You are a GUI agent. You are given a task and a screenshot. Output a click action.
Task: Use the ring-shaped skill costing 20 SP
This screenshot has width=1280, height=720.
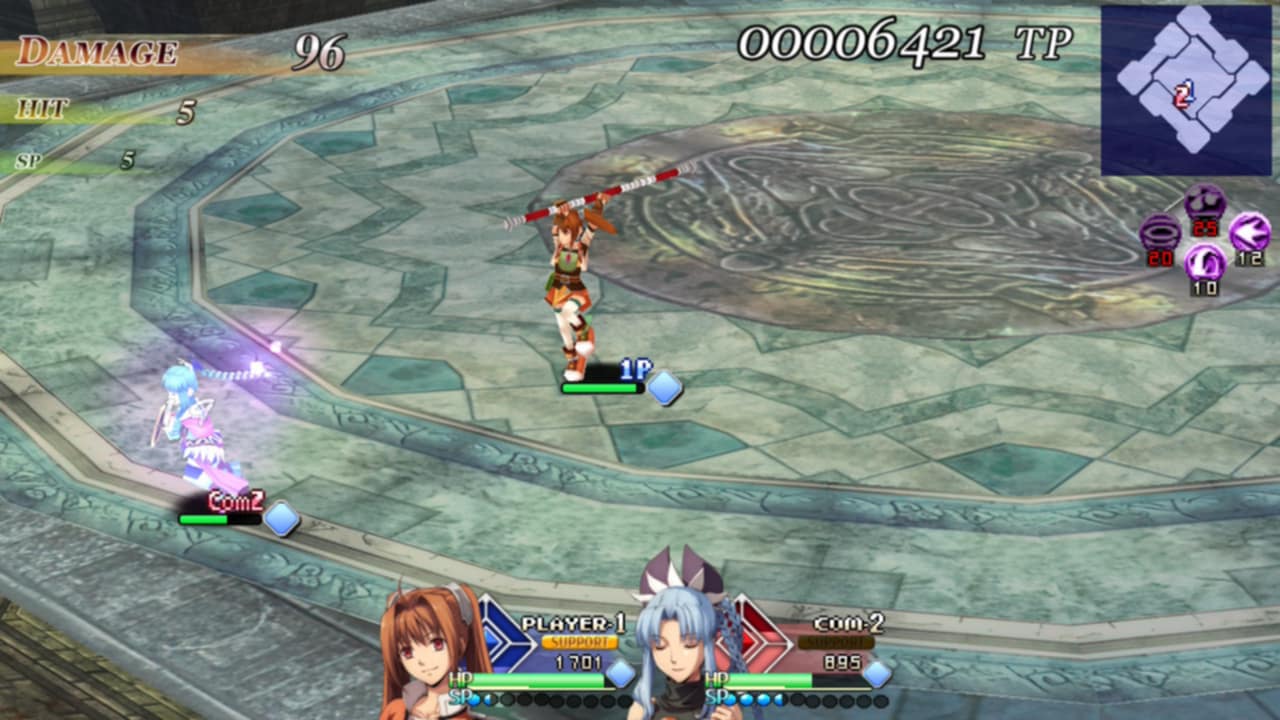point(1159,232)
